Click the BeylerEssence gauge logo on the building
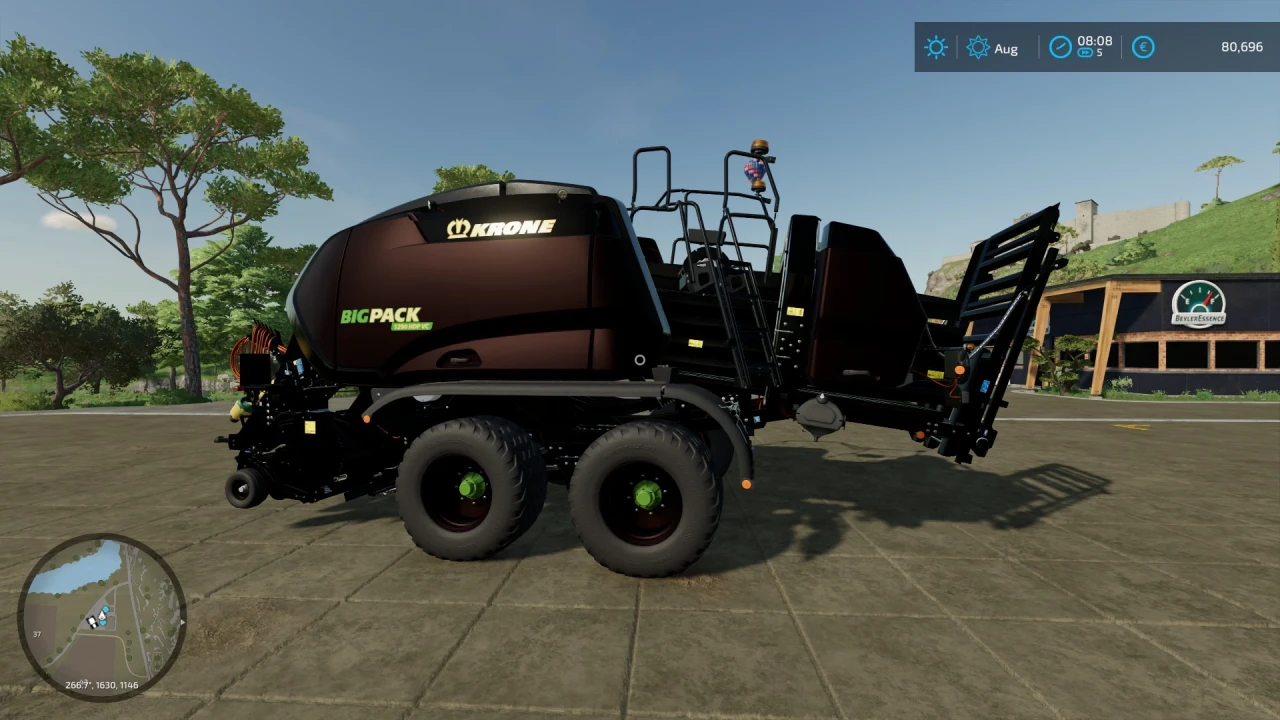Image resolution: width=1280 pixels, height=720 pixels. (x=1197, y=305)
